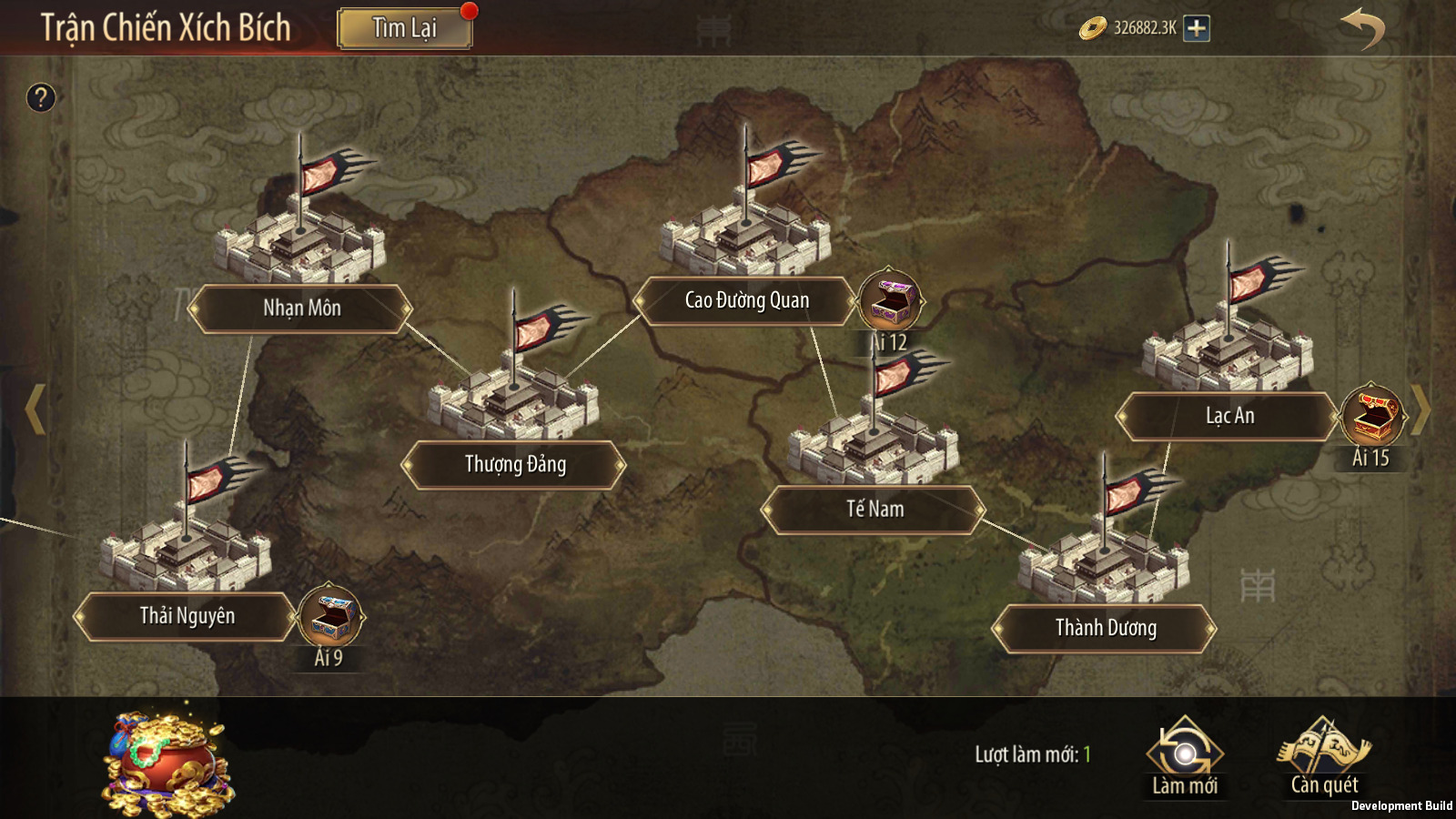Viewport: 1456px width, 819px height.
Task: Open the Ải 9 treasure chest
Action: click(329, 617)
